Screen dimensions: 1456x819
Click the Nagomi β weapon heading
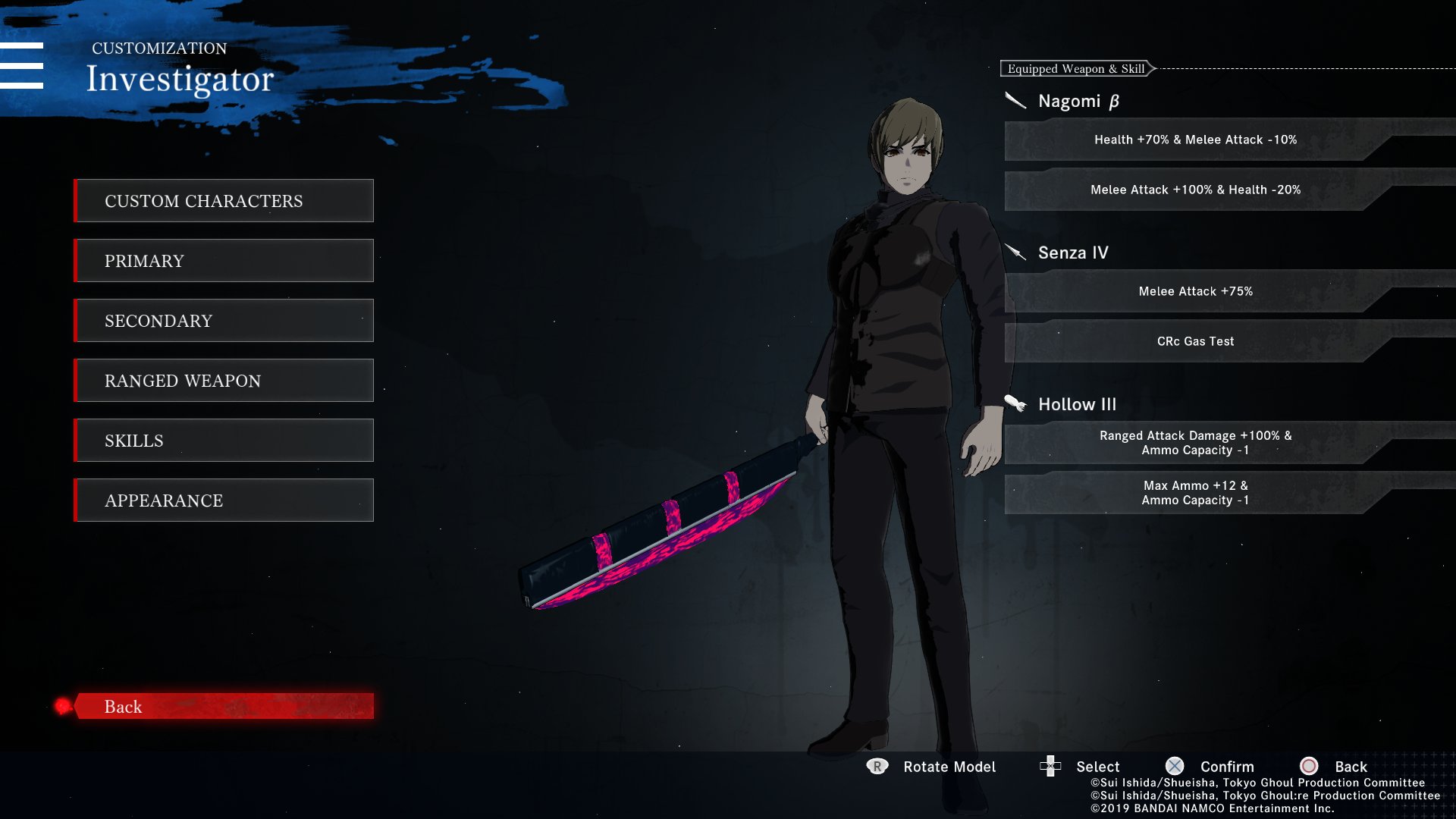[1078, 102]
